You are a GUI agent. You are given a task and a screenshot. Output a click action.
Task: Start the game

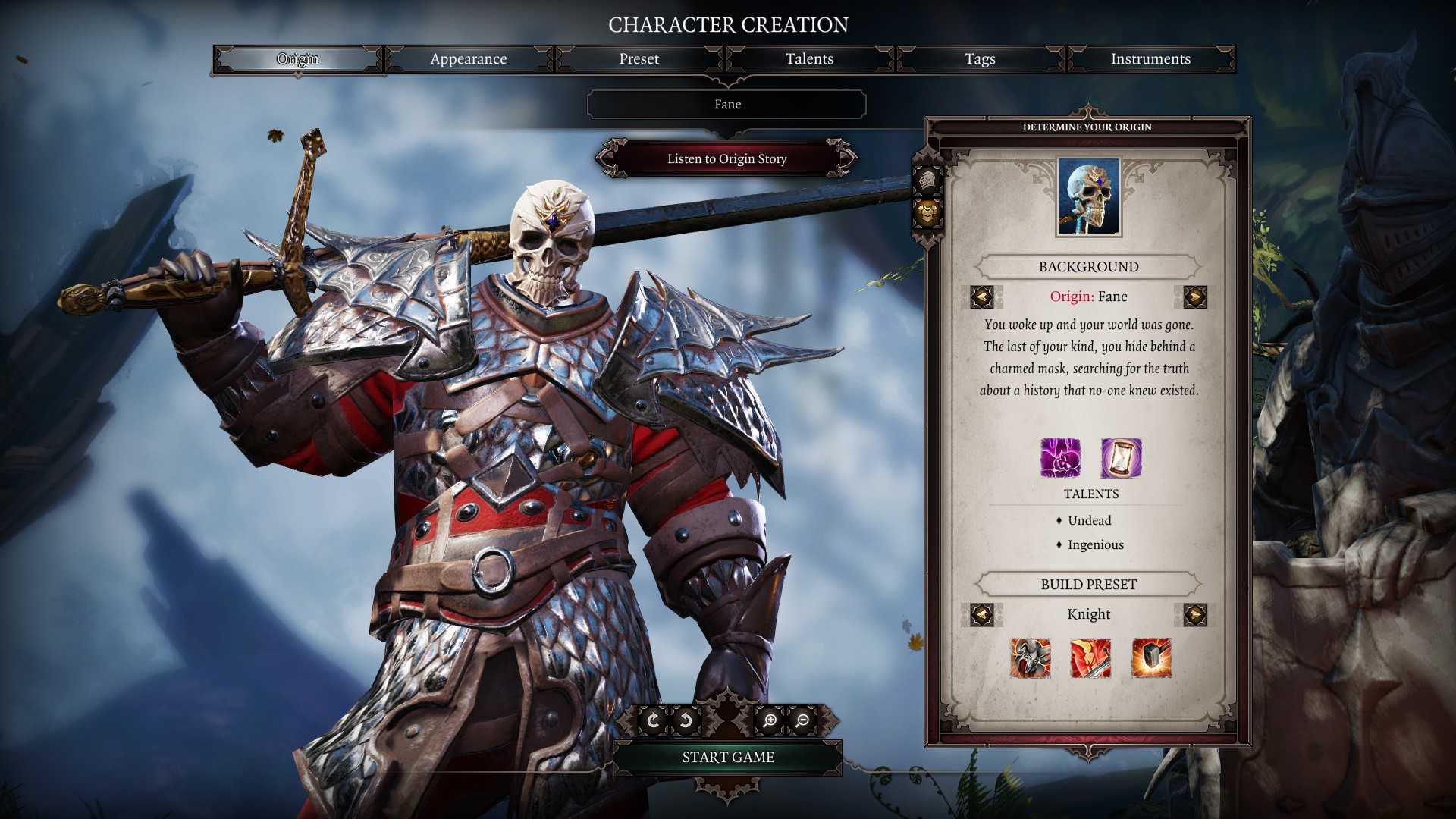[727, 757]
